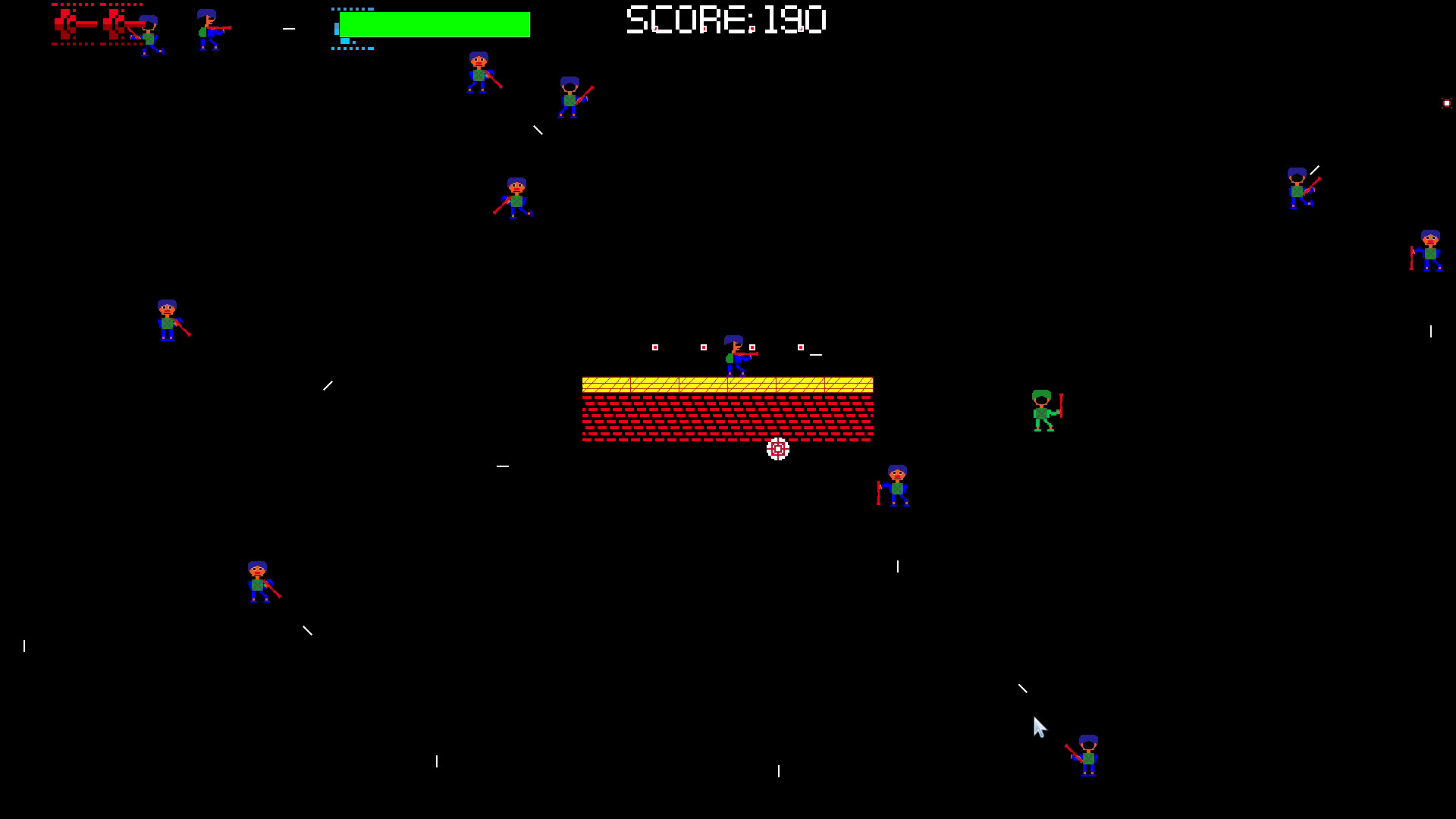Image resolution: width=1456 pixels, height=819 pixels.
Task: Click the SCORE:190 text at top center
Action: click(x=723, y=21)
